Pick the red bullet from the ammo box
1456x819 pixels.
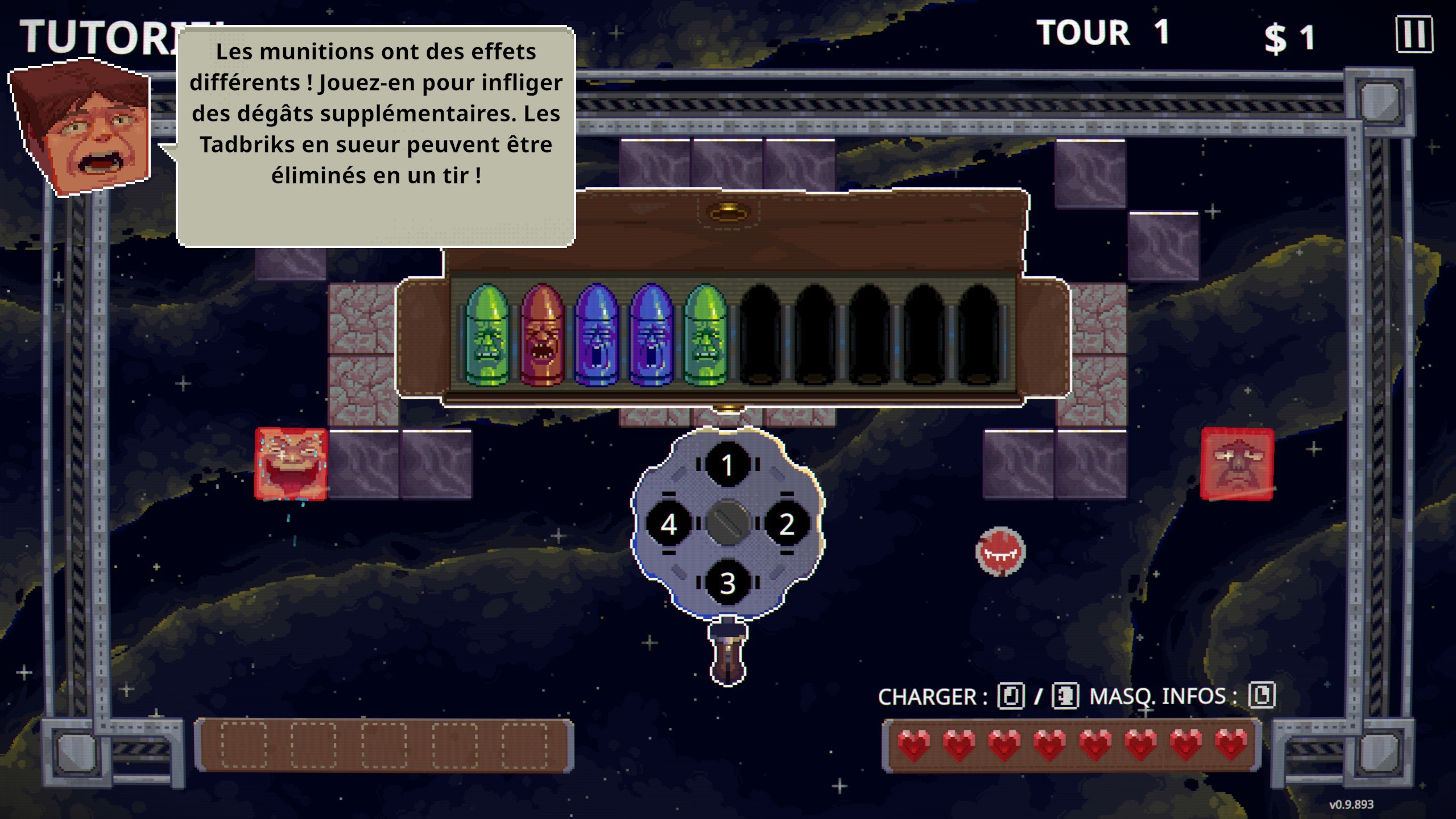pyautogui.click(x=542, y=336)
